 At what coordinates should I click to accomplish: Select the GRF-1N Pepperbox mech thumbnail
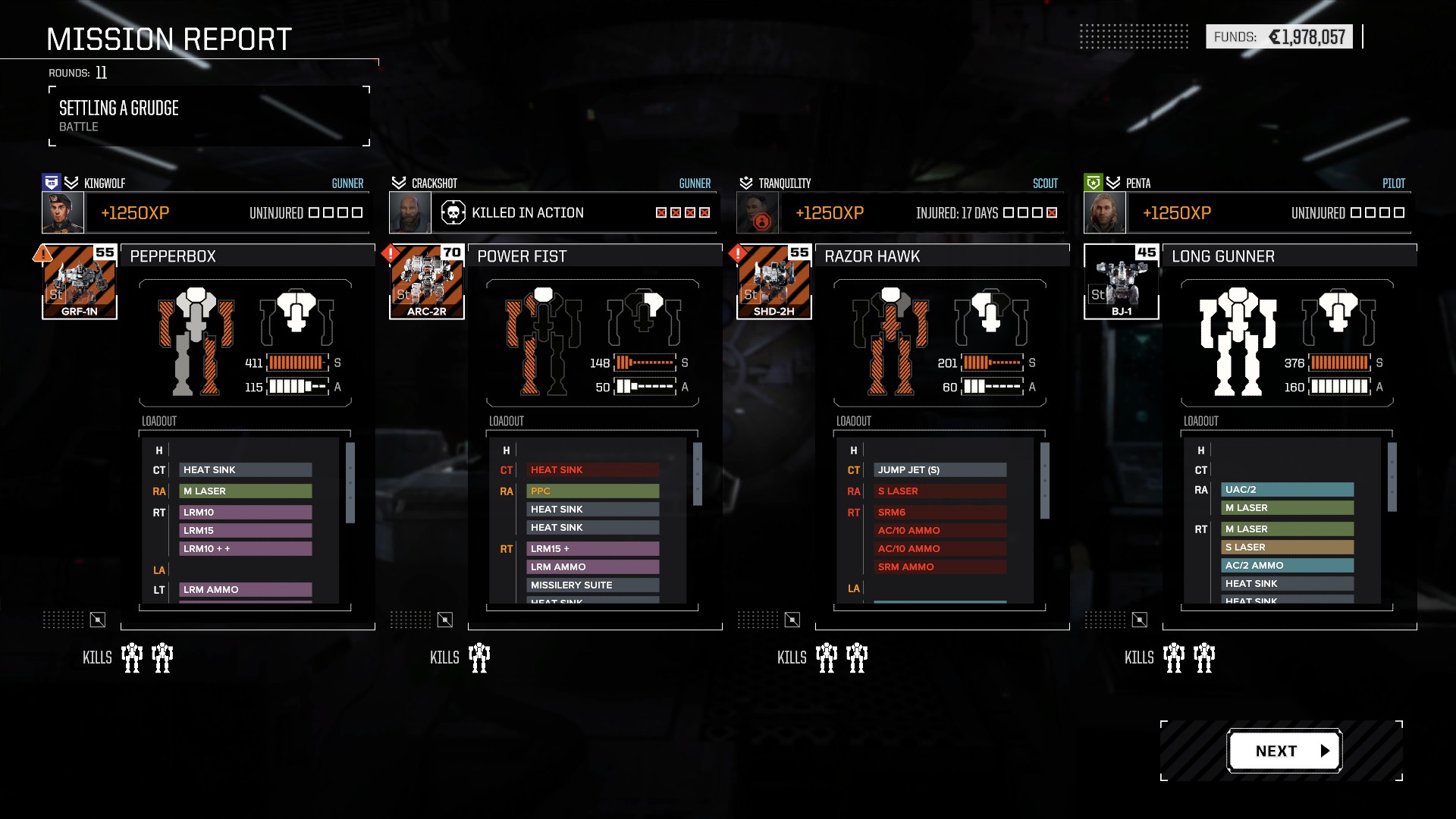pyautogui.click(x=80, y=282)
